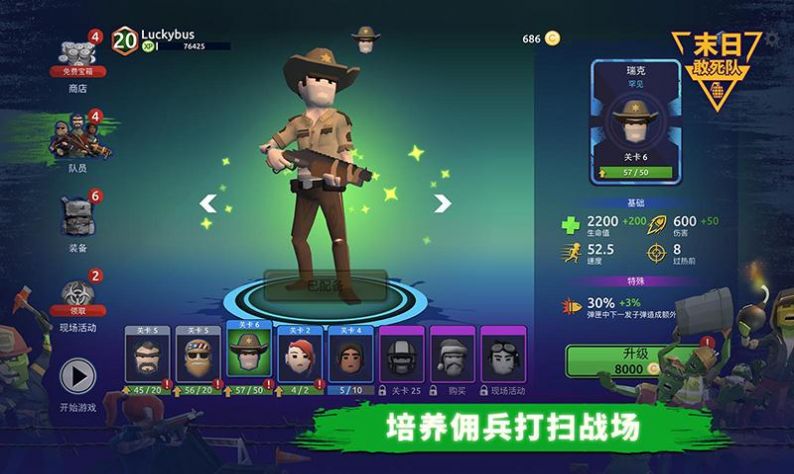The height and width of the screenshot is (474, 794).
Task: Select the bandana sunglasses mercenary card
Action: click(199, 355)
